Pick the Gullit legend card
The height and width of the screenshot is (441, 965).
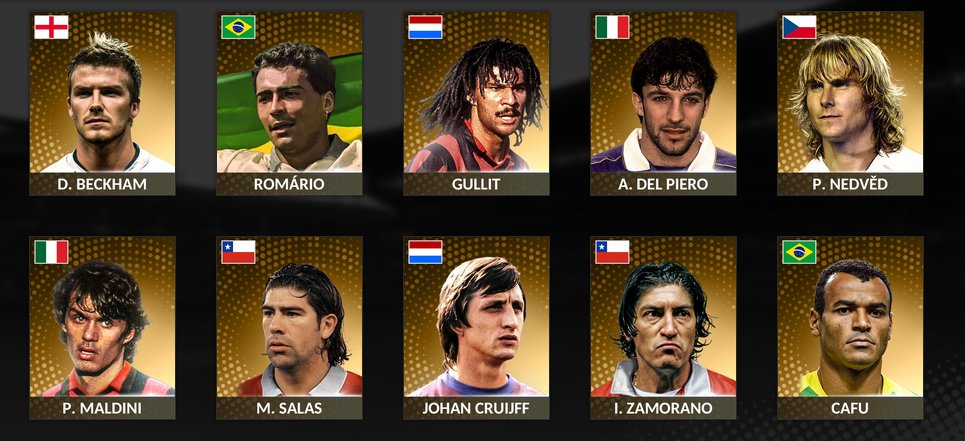(477, 104)
